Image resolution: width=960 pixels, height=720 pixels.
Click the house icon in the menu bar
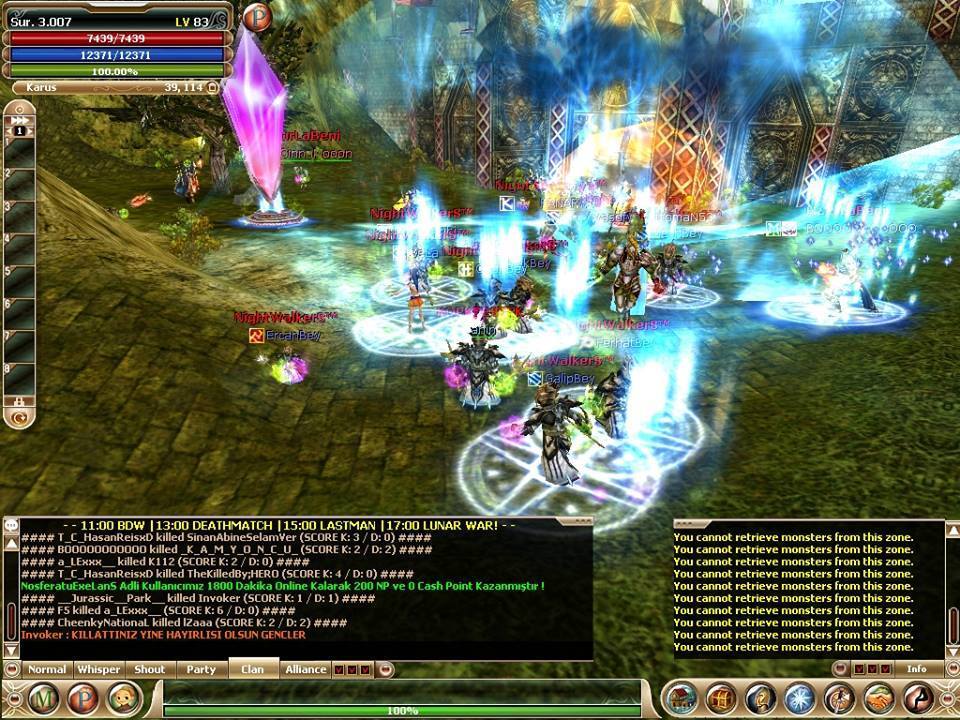coord(680,698)
